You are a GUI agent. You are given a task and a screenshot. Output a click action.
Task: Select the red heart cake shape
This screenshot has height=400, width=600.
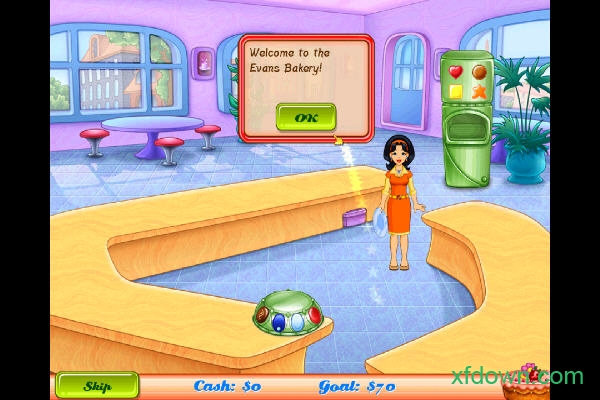pos(456,72)
